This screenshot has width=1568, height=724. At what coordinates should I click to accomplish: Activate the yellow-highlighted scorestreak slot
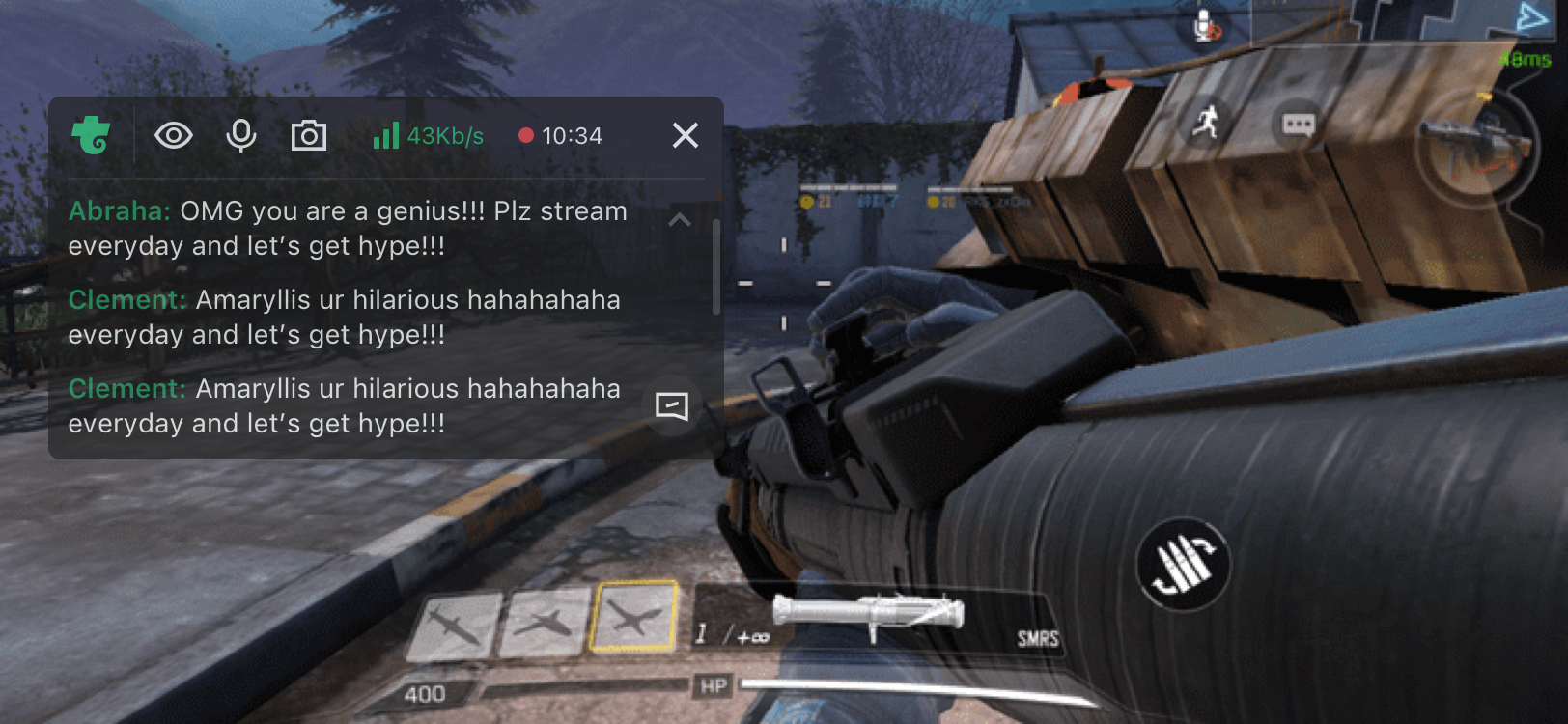634,616
